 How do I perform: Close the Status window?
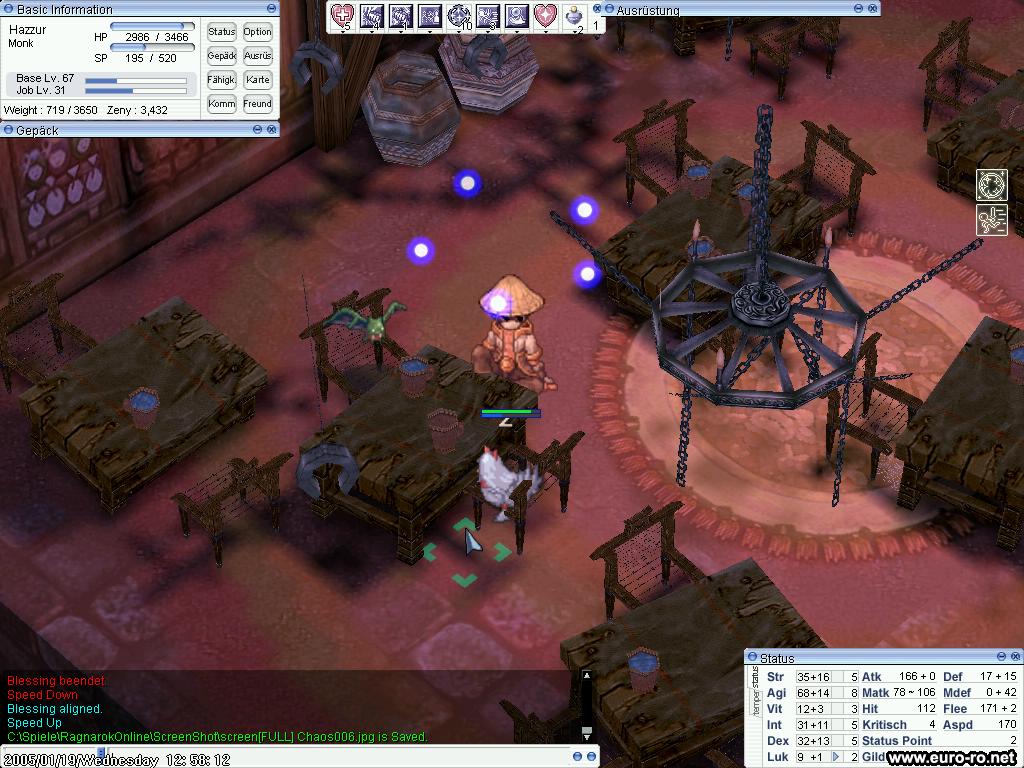pyautogui.click(x=1015, y=657)
